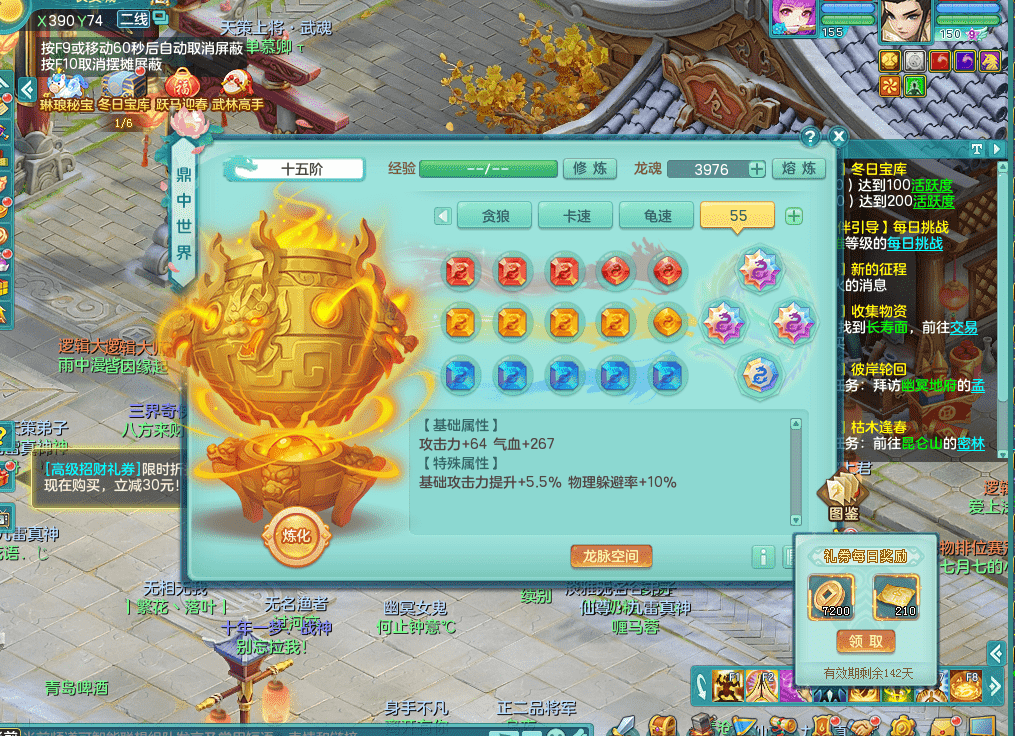Choose the 龟速 tab
This screenshot has width=1015, height=736.
tap(657, 216)
